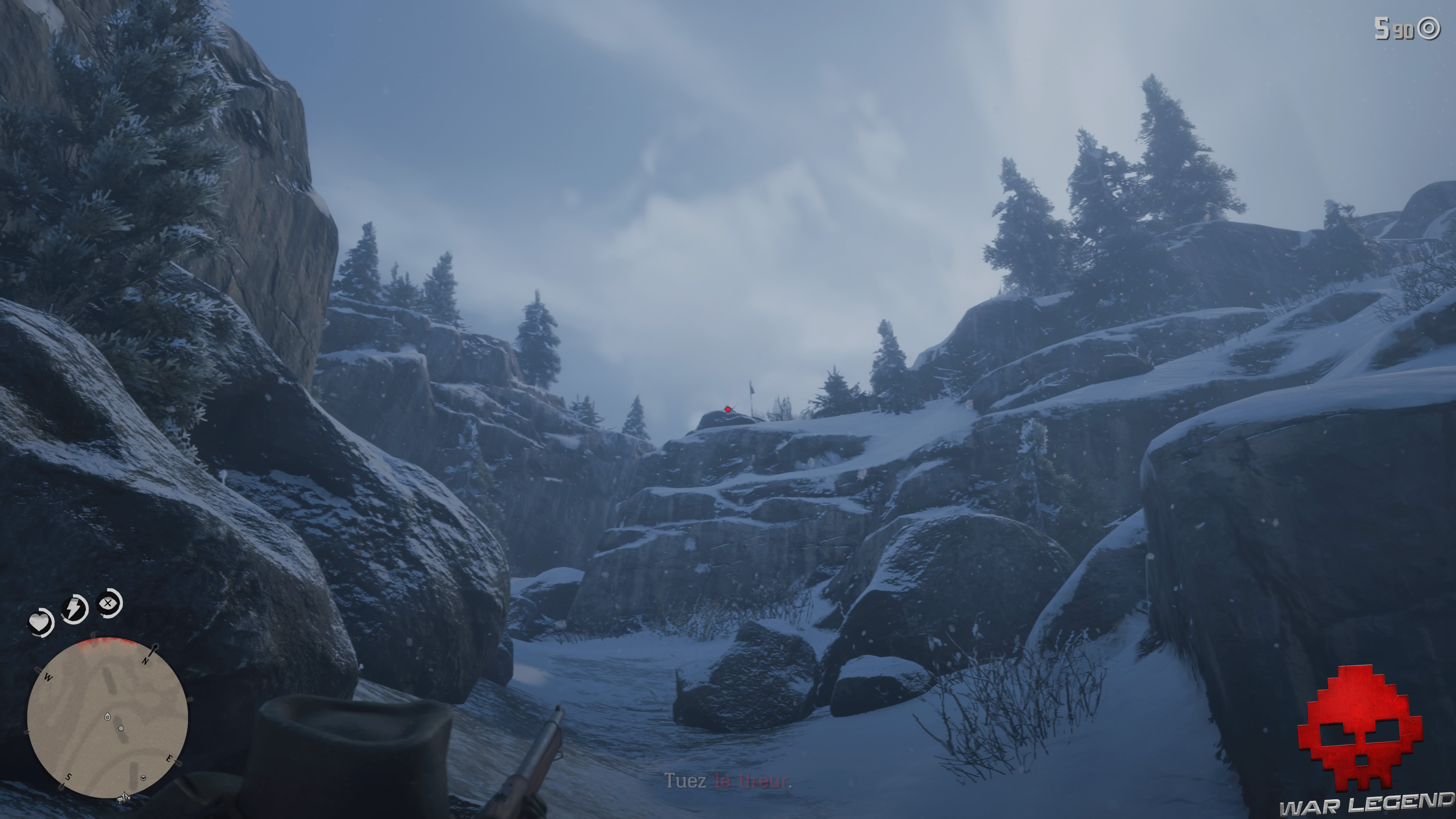Select the saddle icon on the minimap

coord(123,797)
